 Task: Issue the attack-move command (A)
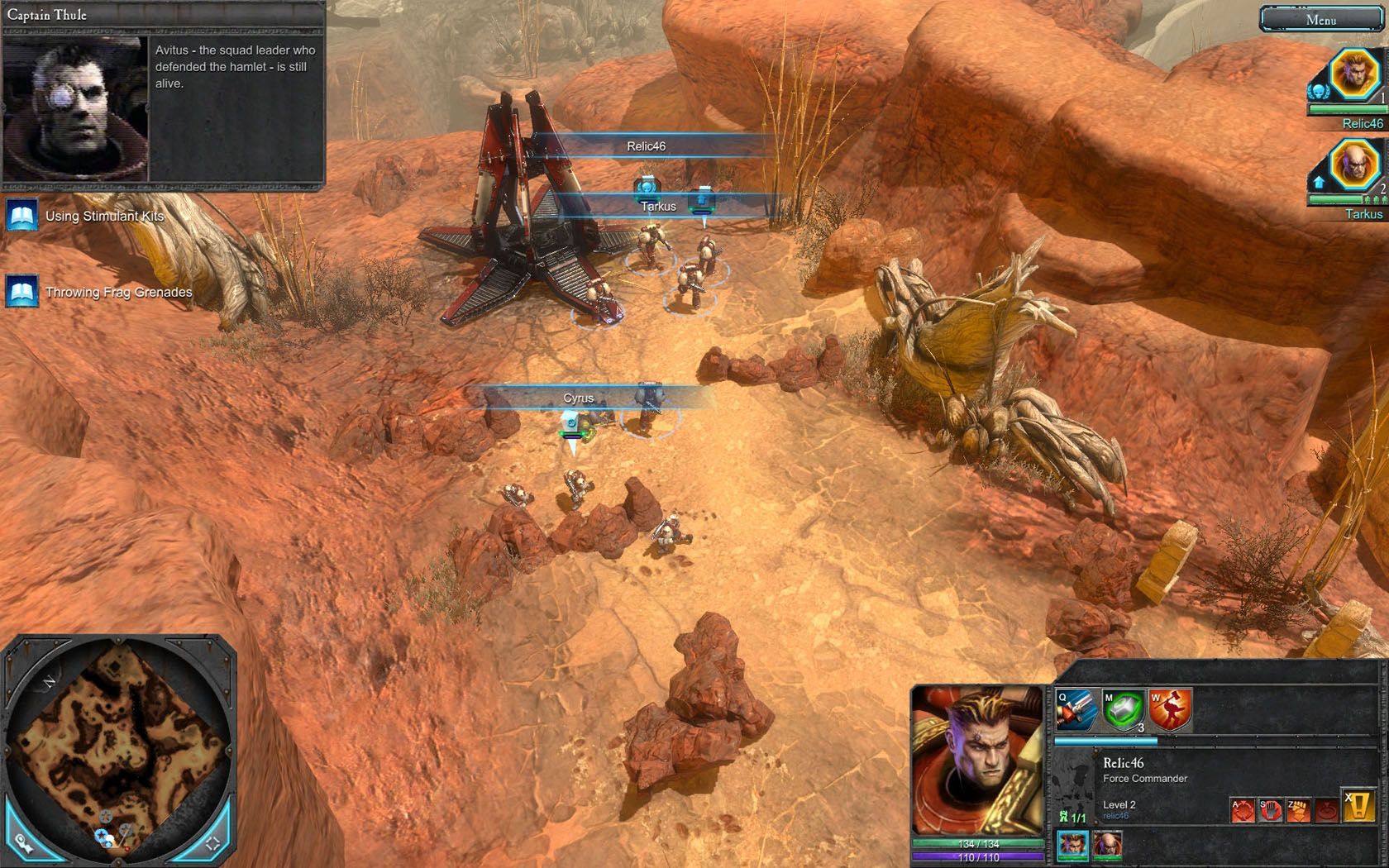(x=1243, y=810)
